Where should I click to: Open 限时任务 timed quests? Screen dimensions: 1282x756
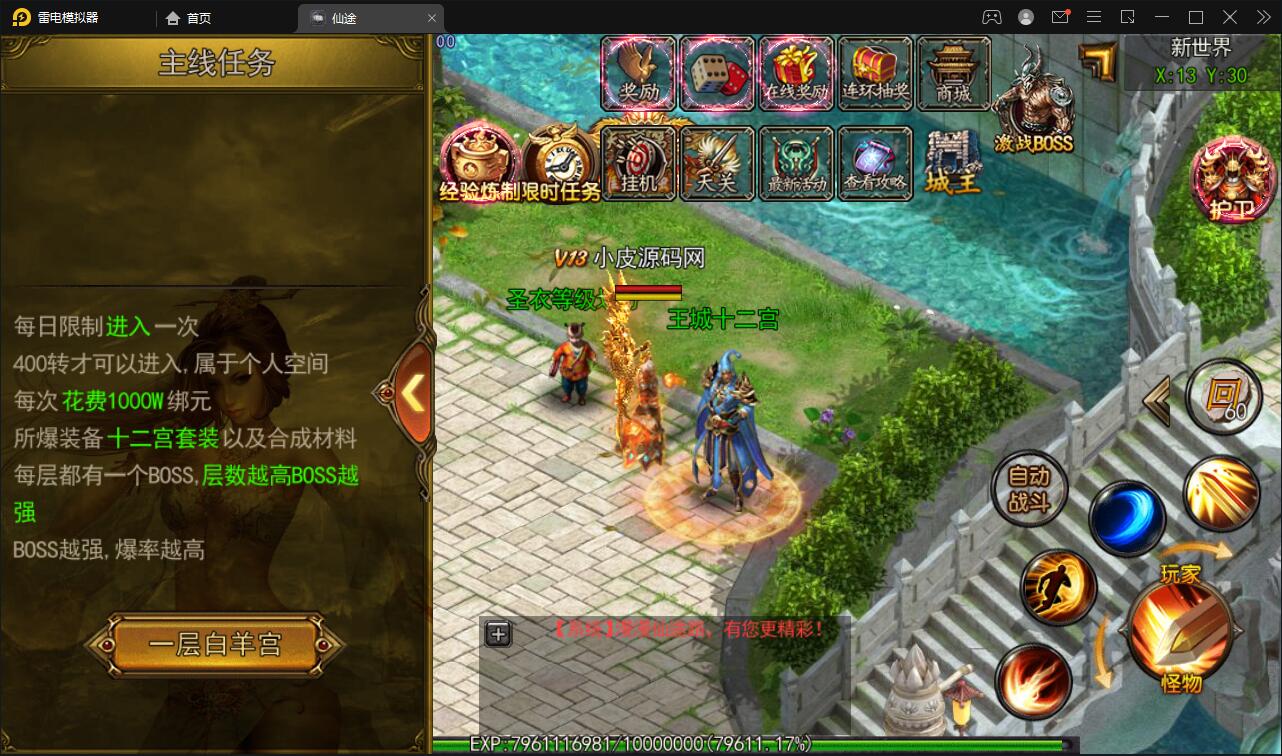[x=560, y=162]
